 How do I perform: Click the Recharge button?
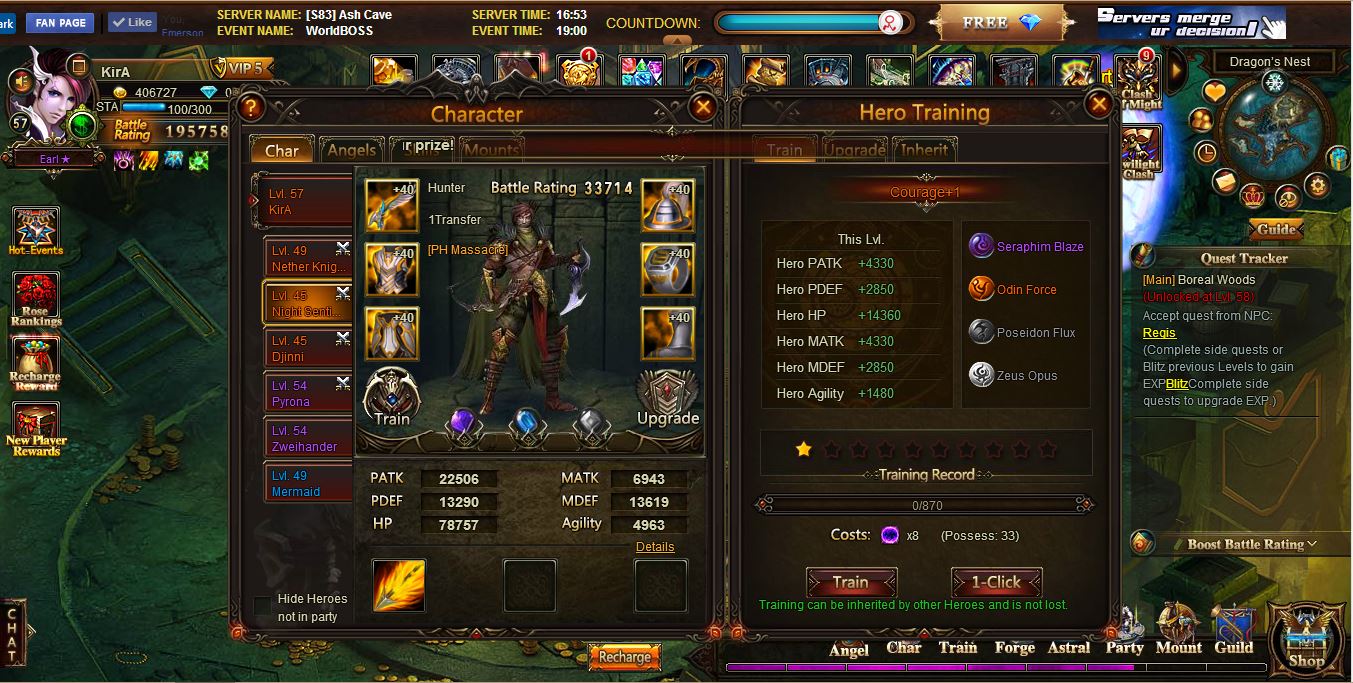tap(625, 657)
